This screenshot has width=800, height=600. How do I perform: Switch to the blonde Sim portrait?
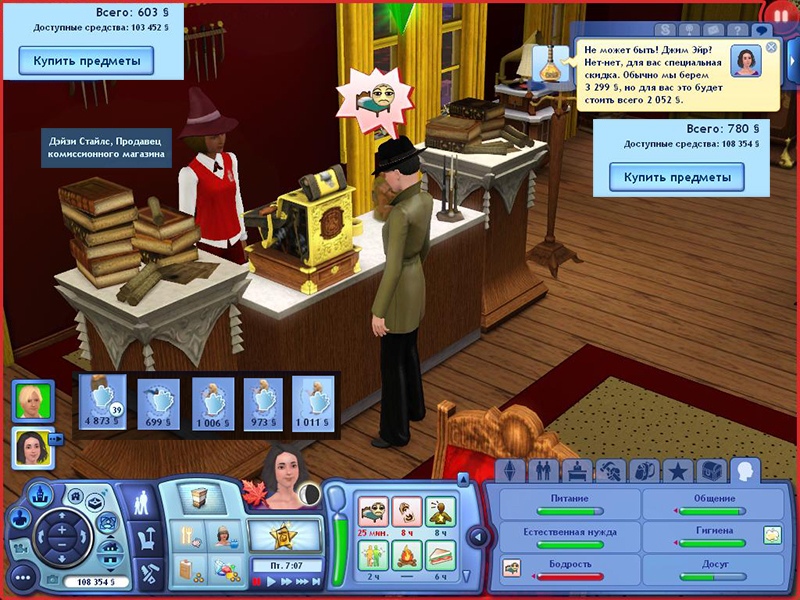[32, 400]
